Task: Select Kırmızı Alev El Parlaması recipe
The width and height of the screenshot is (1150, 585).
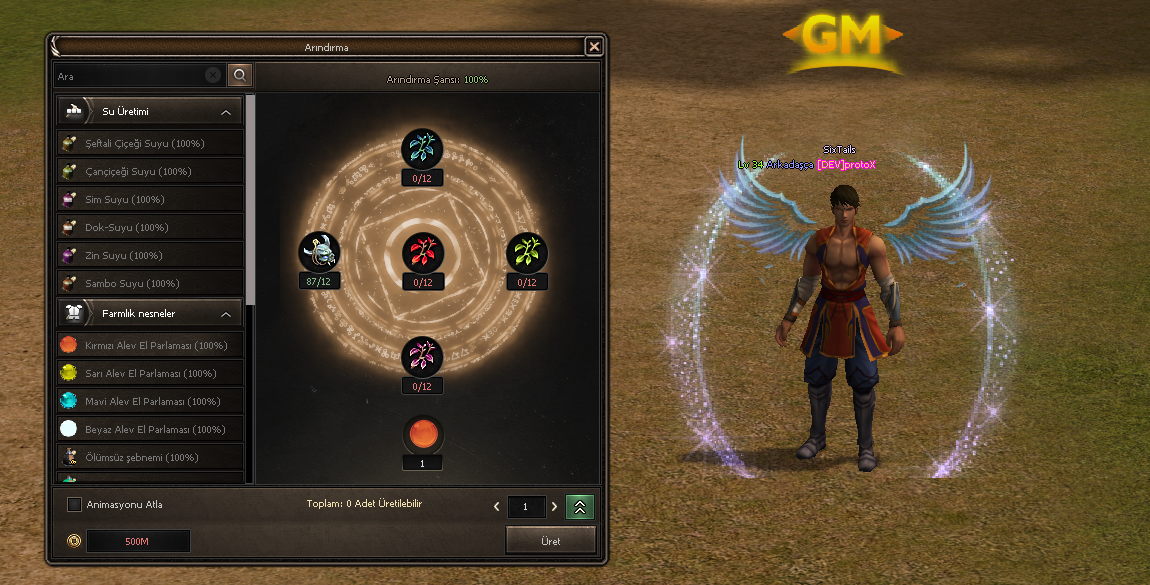Action: pos(150,346)
